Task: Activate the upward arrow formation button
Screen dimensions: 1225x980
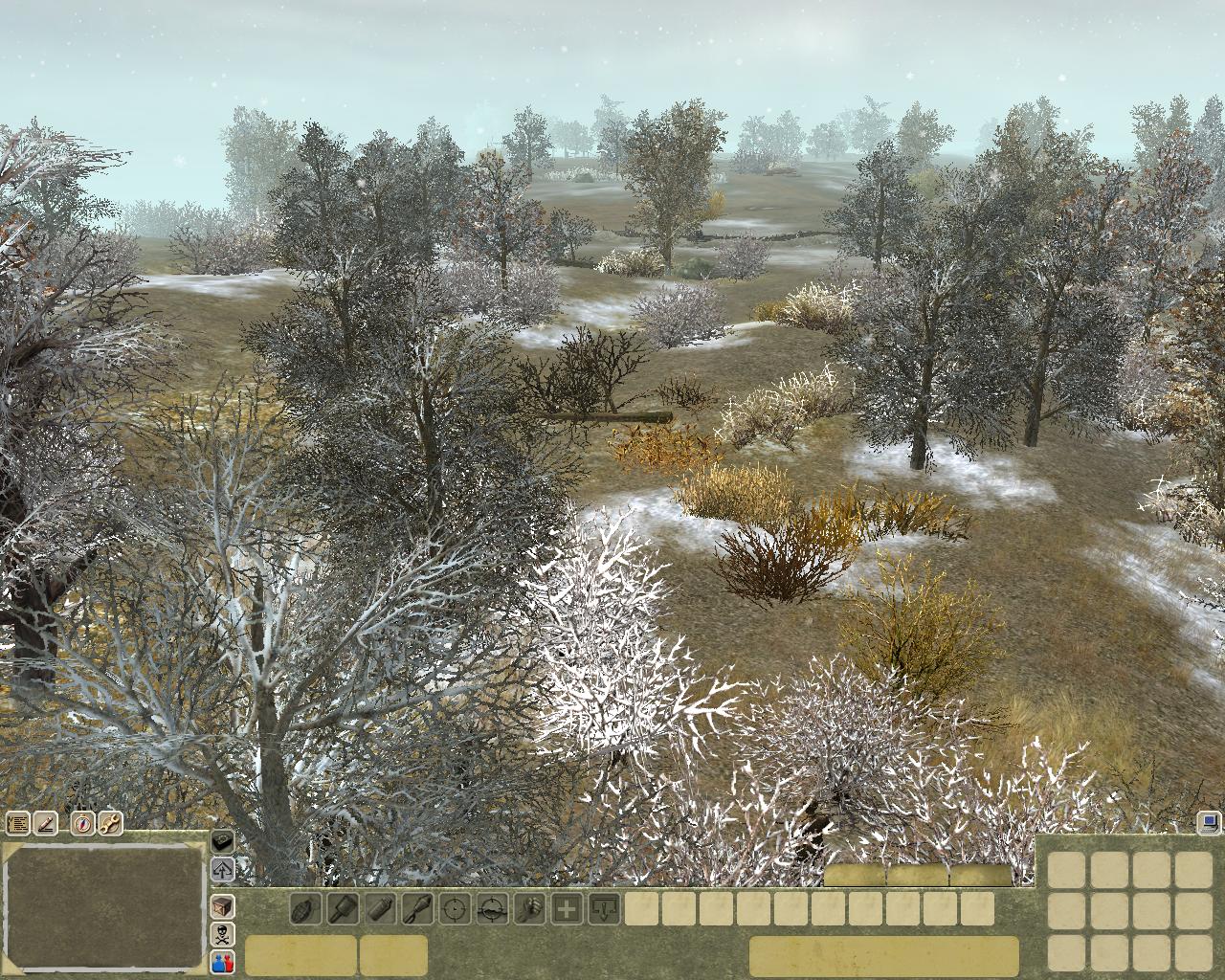Action: (223, 870)
